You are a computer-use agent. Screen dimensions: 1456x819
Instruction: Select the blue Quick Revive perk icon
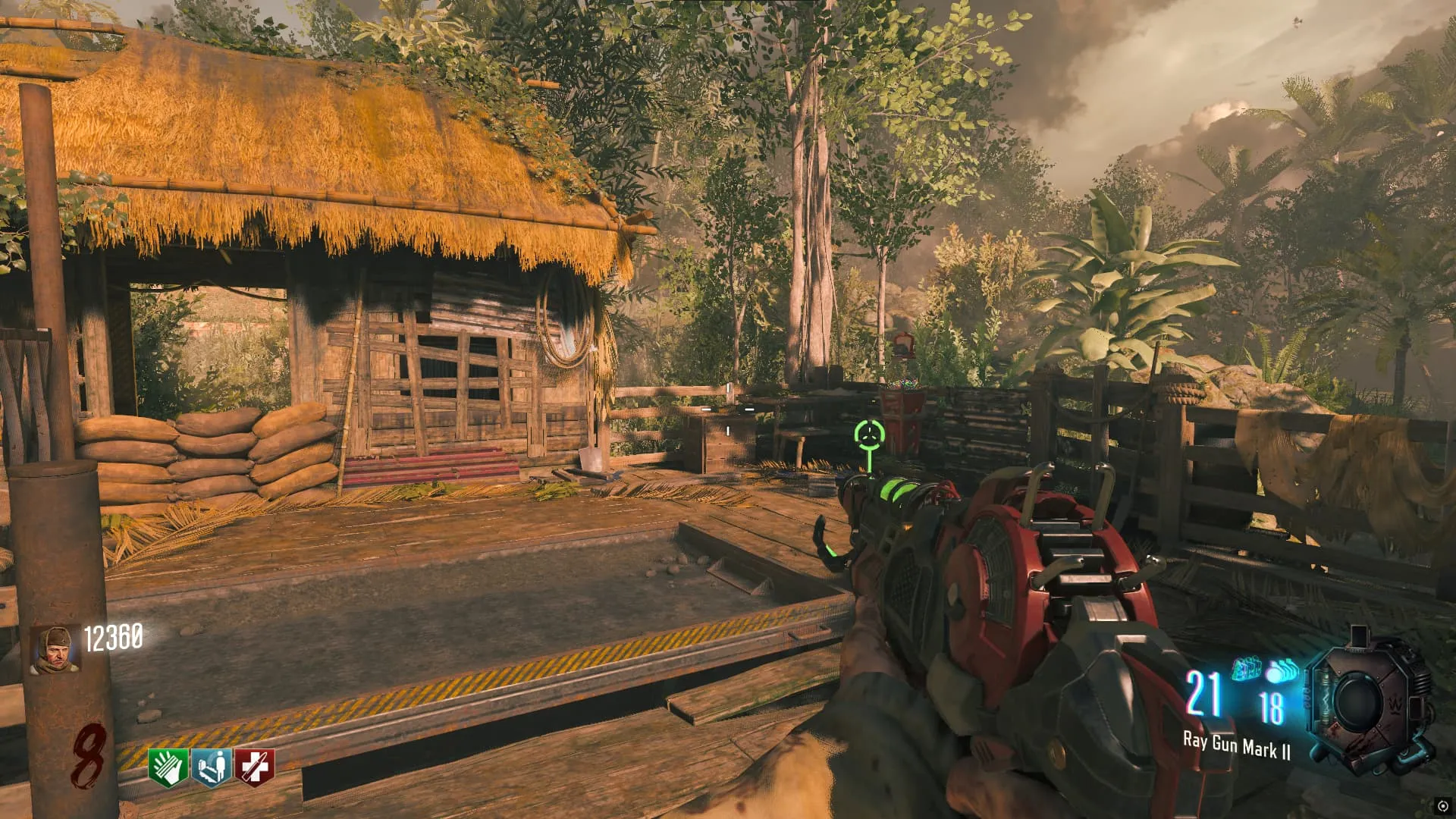pos(212,767)
